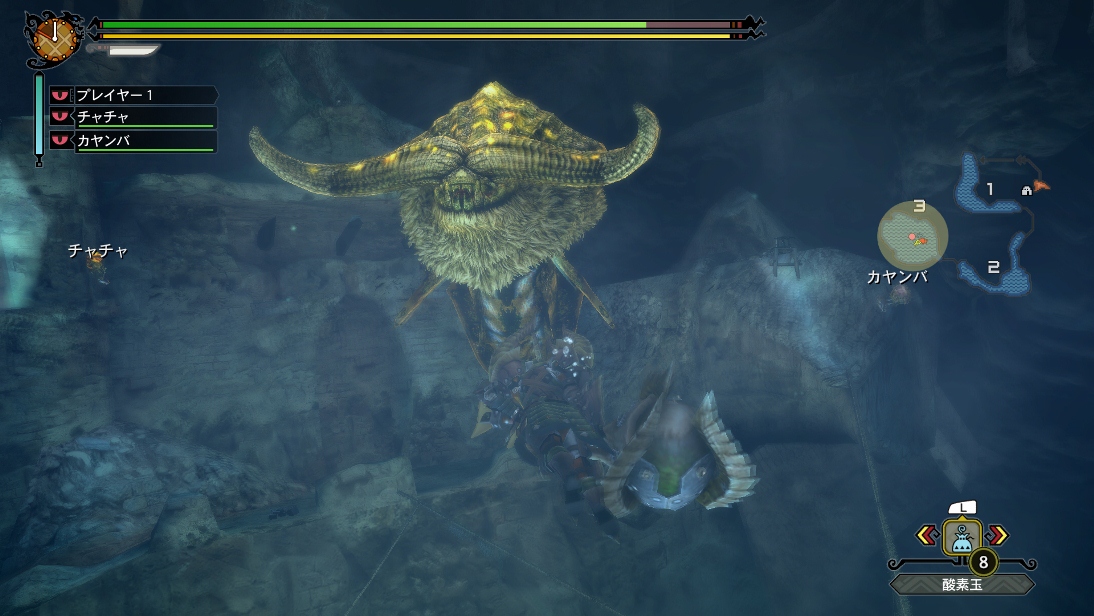
Task: Cycle item bar with left arrow
Action: pyautogui.click(x=927, y=535)
